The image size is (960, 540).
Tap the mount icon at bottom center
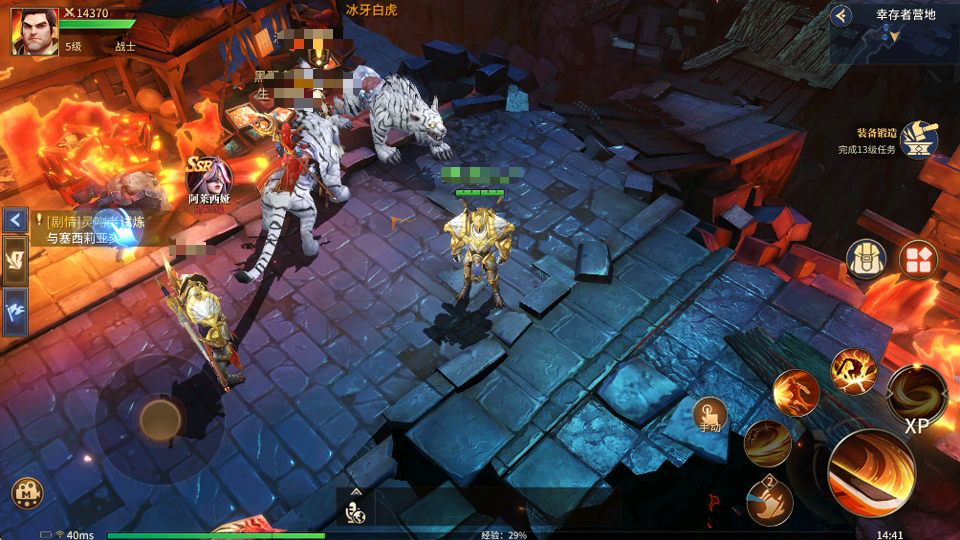[356, 508]
